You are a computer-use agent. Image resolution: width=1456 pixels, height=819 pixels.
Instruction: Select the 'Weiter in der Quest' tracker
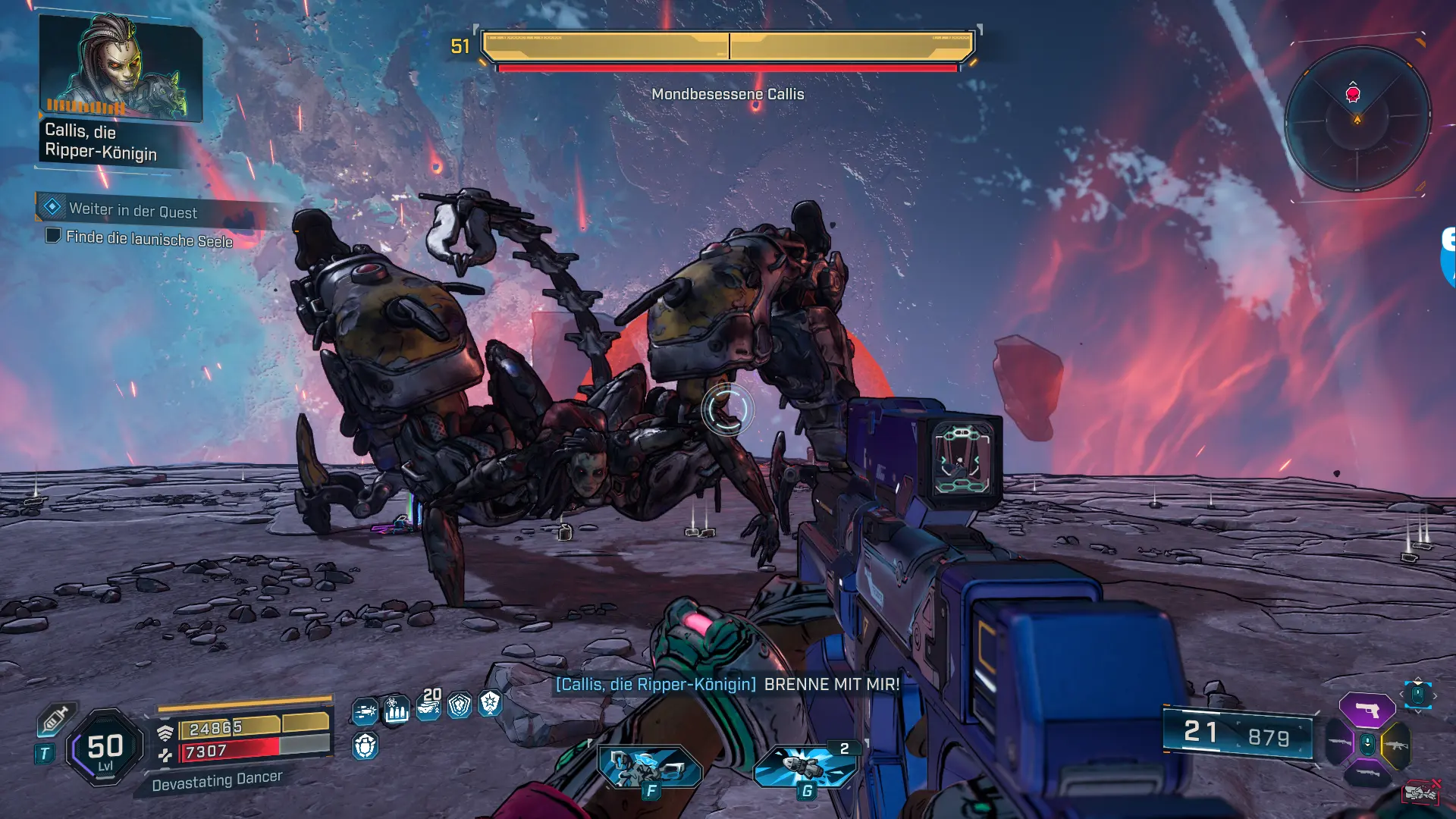(x=133, y=210)
